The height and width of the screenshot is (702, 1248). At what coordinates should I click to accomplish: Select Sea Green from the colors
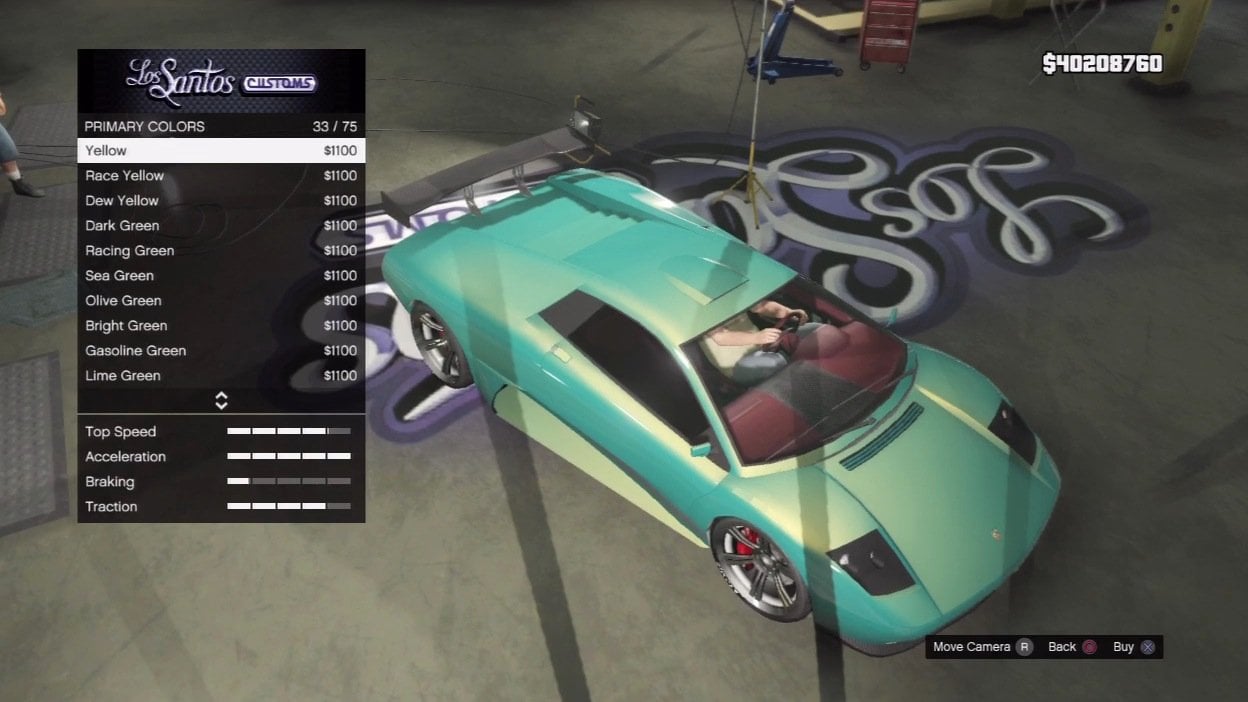point(221,276)
